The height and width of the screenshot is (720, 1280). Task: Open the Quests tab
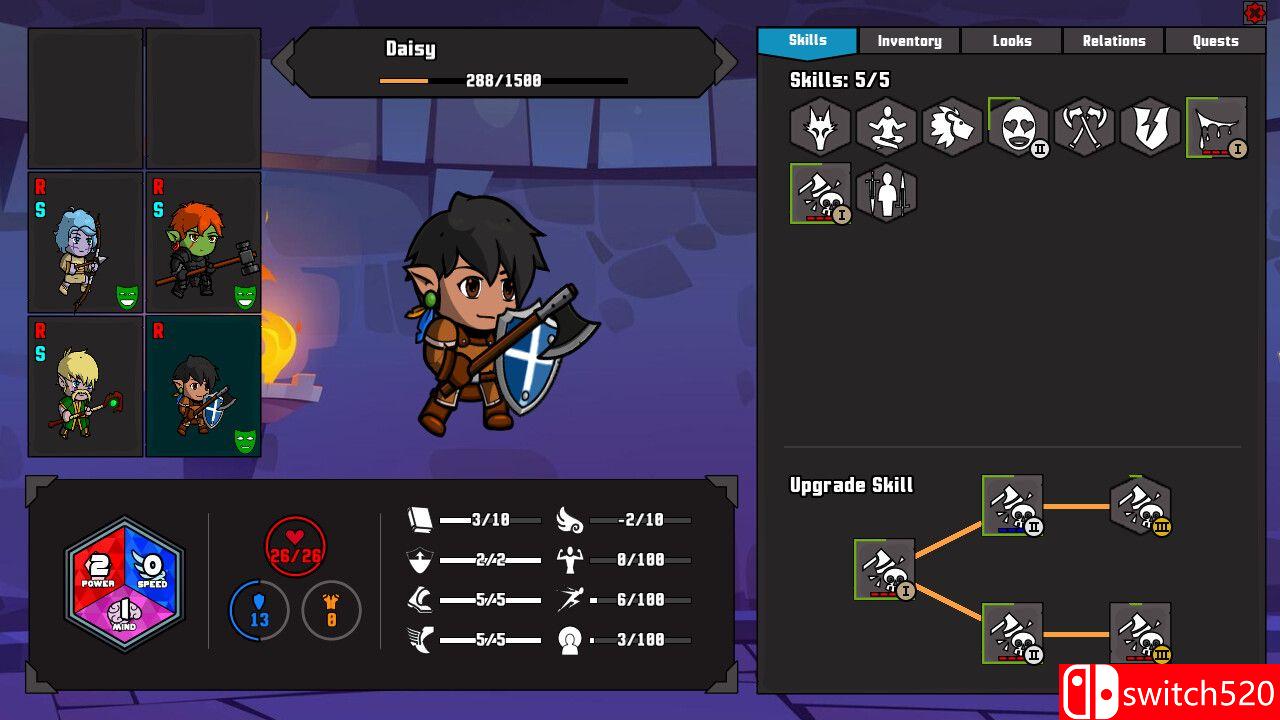tap(1215, 41)
